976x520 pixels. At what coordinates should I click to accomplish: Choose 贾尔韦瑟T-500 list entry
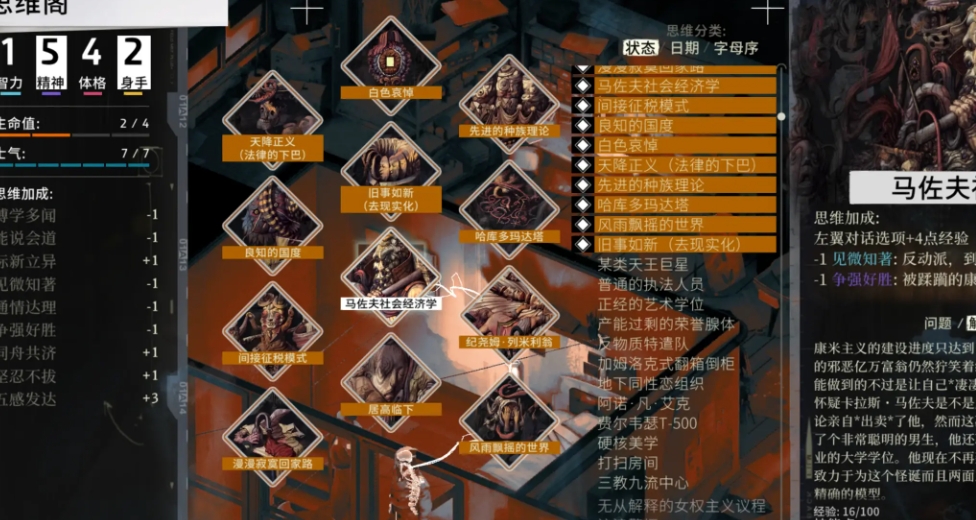pos(647,423)
